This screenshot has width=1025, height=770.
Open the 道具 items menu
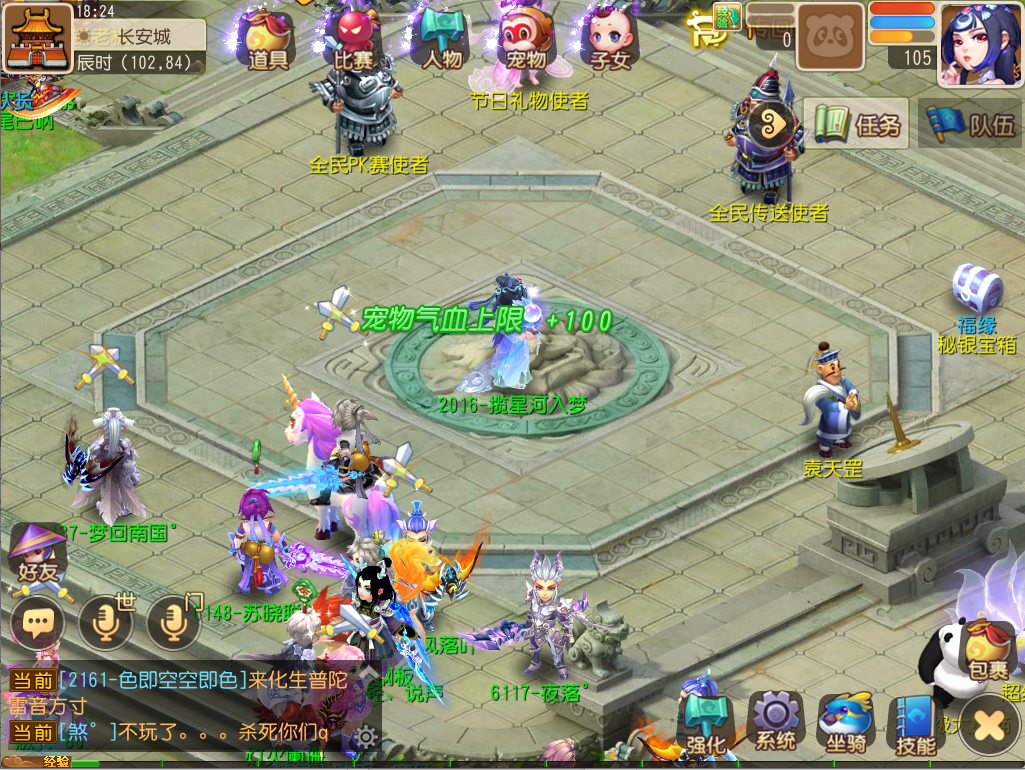[x=268, y=40]
